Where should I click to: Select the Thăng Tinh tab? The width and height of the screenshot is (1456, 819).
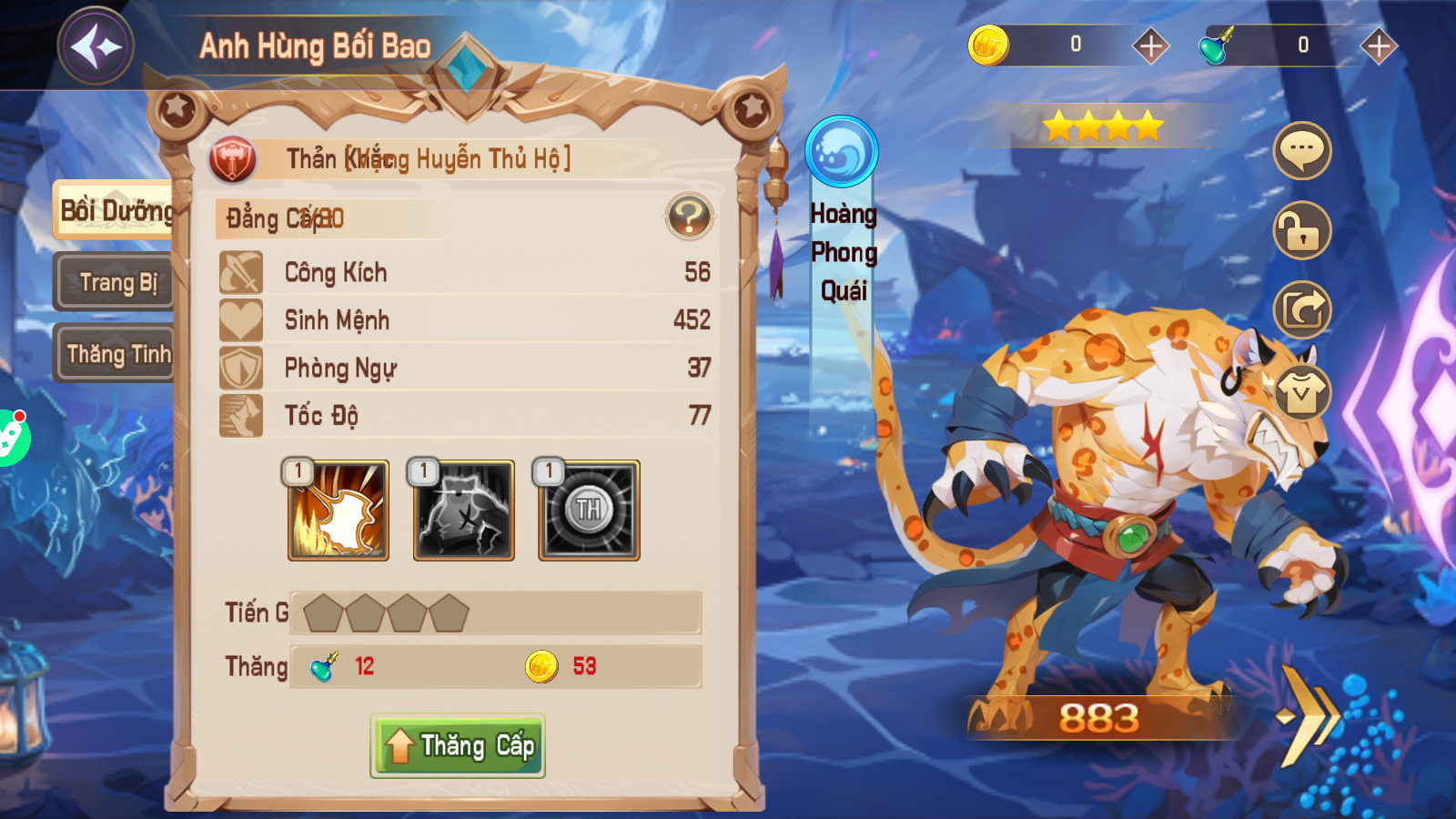(x=115, y=353)
